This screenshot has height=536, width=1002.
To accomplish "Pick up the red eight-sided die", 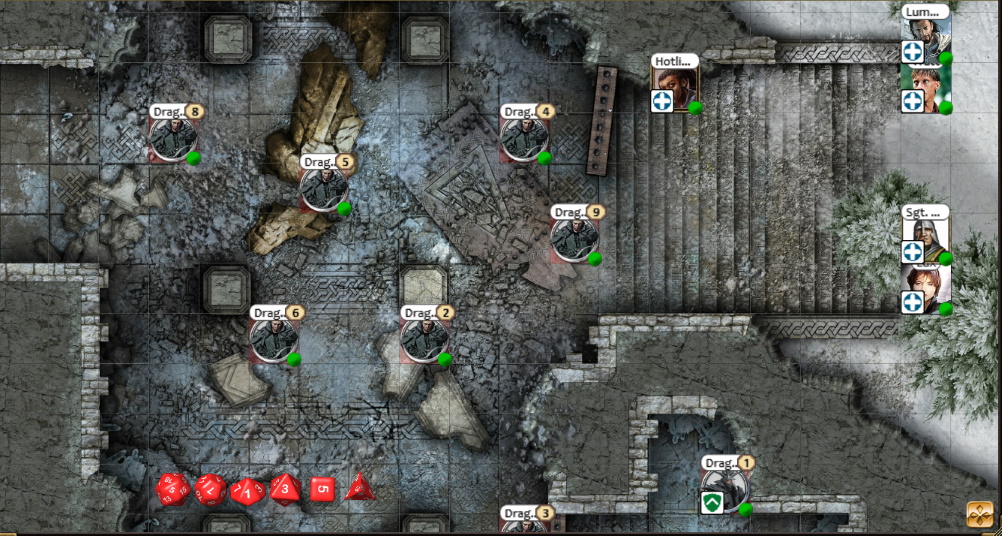I will coord(285,489).
